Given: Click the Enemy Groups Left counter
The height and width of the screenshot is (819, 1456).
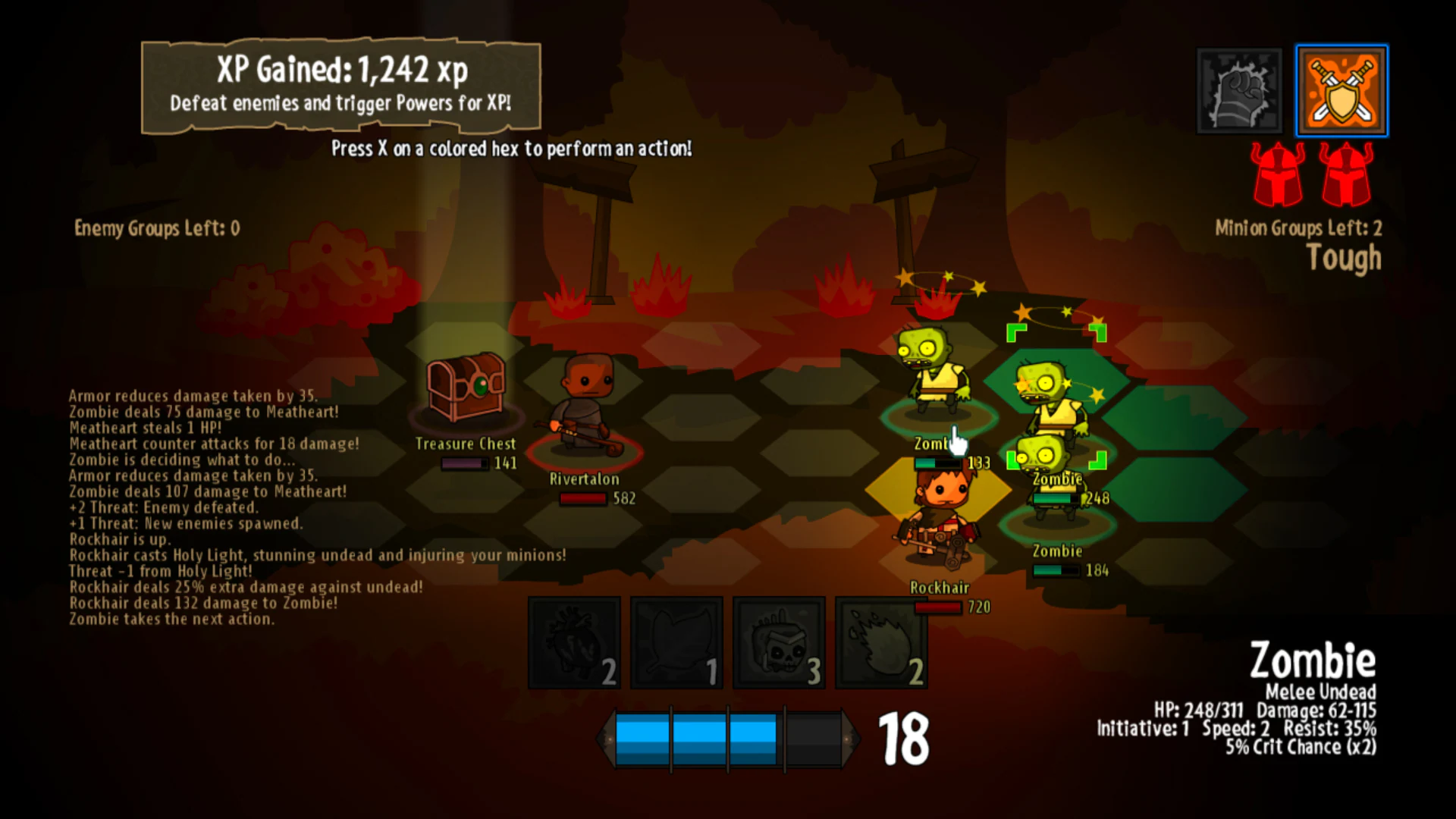Looking at the screenshot, I should point(154,228).
